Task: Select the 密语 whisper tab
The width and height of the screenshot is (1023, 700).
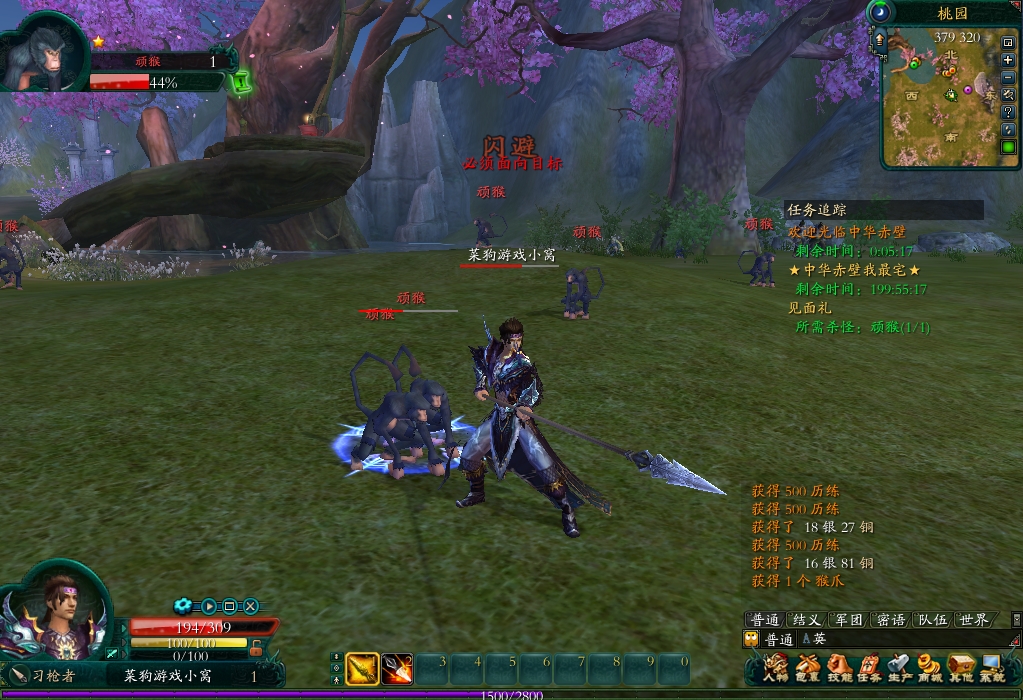Action: (x=890, y=620)
